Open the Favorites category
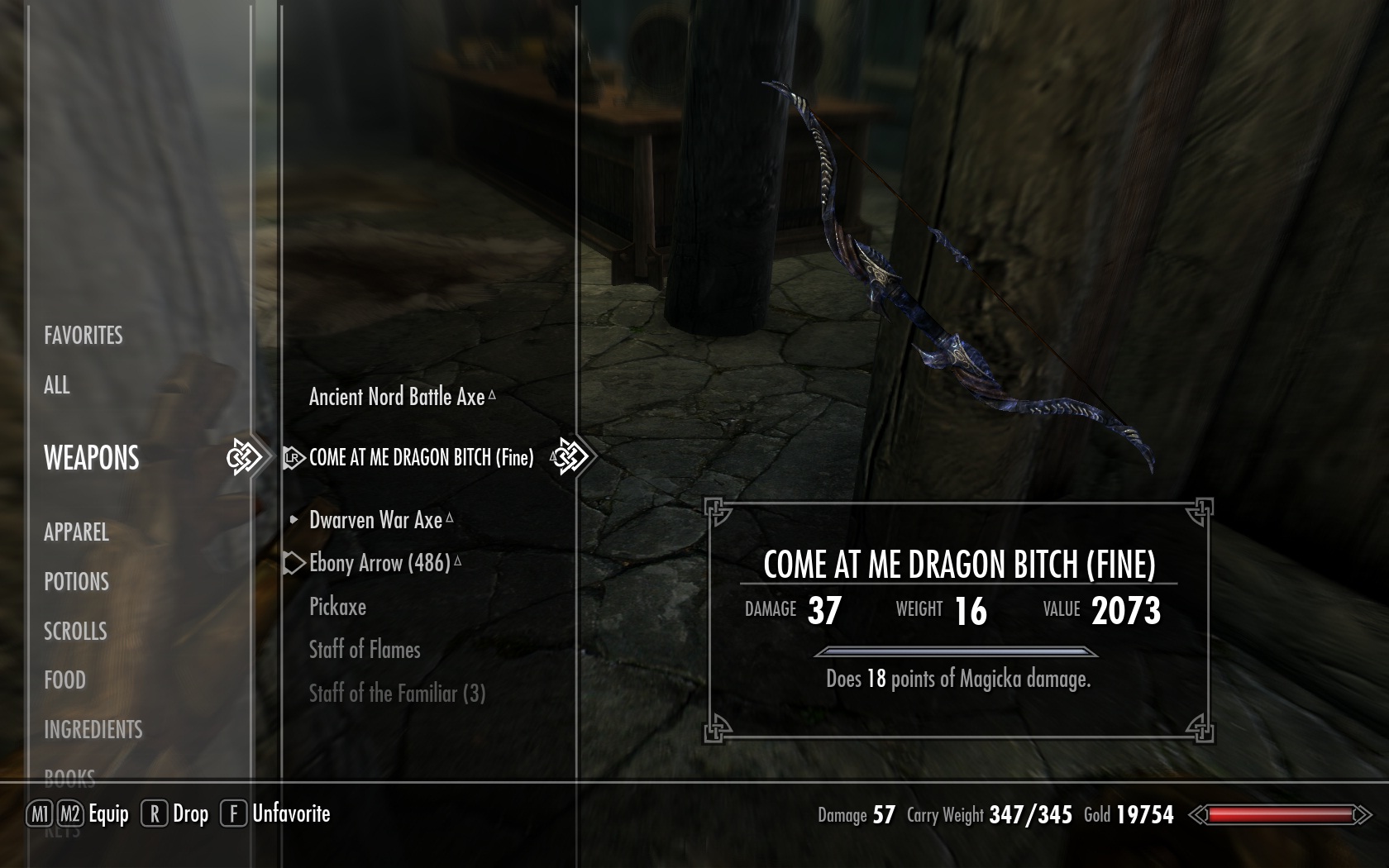Viewport: 1389px width, 868px height. click(83, 335)
